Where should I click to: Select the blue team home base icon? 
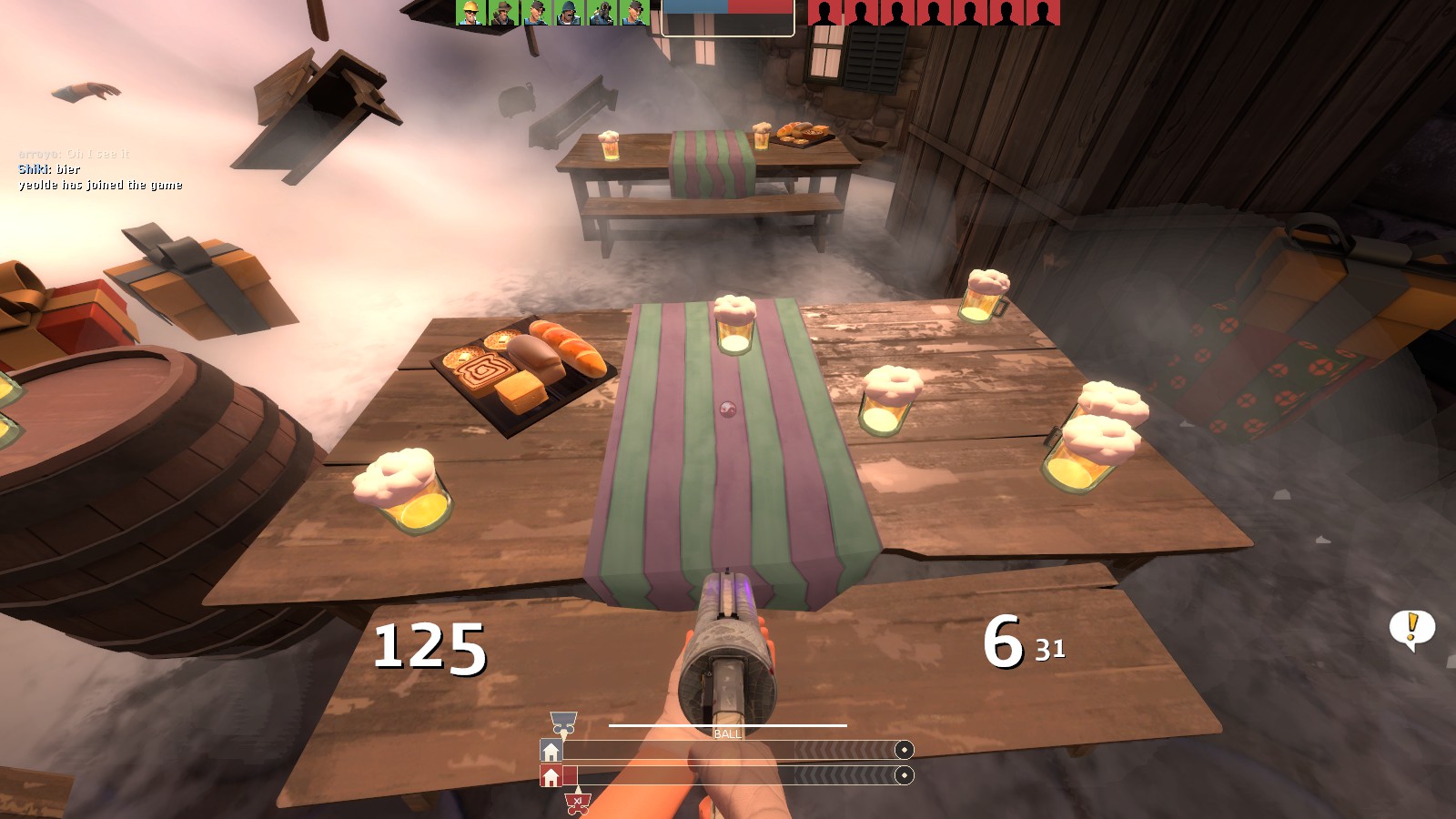tap(551, 751)
